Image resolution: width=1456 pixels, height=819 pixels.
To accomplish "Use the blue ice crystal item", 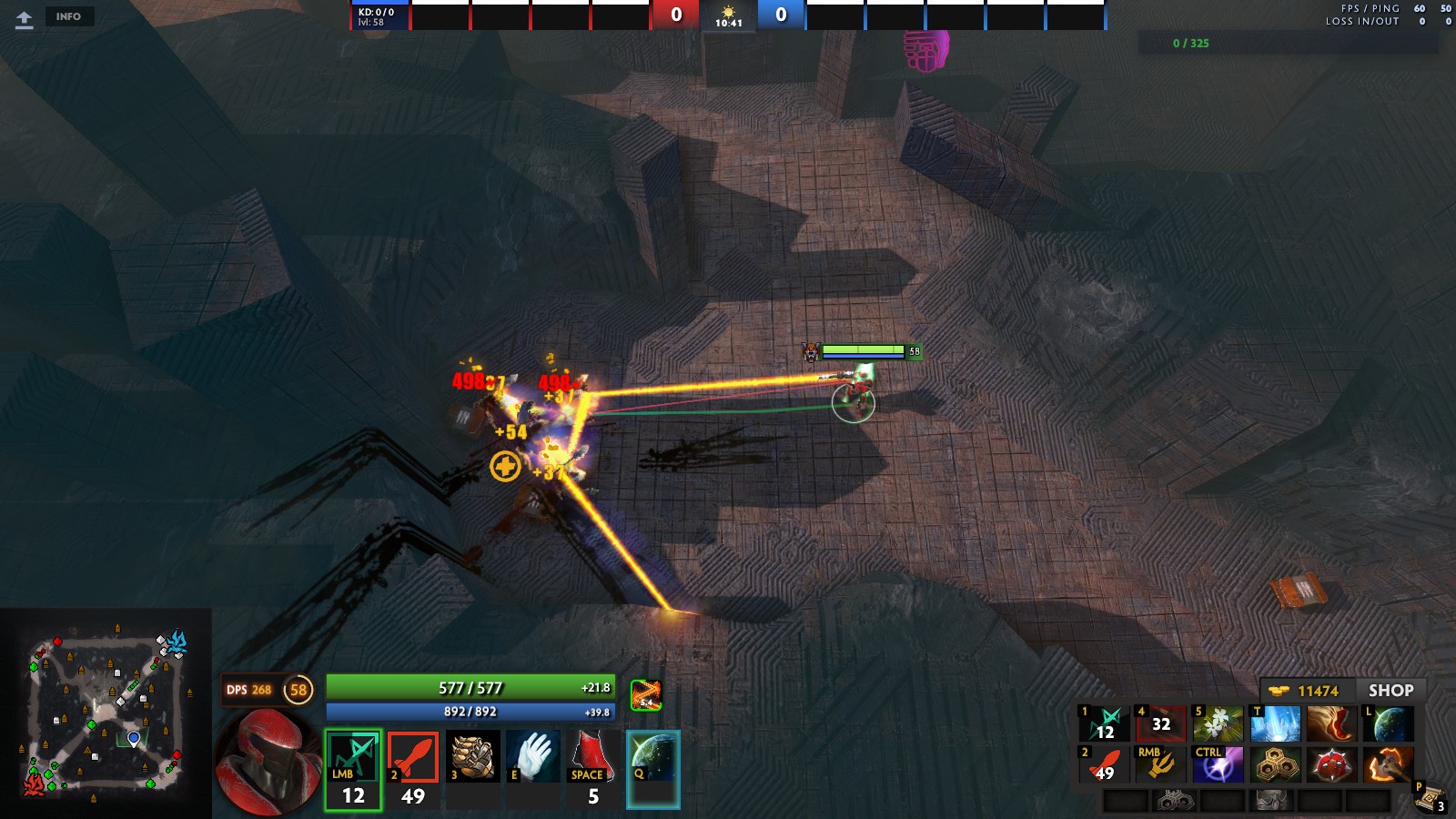I will (x=1275, y=724).
